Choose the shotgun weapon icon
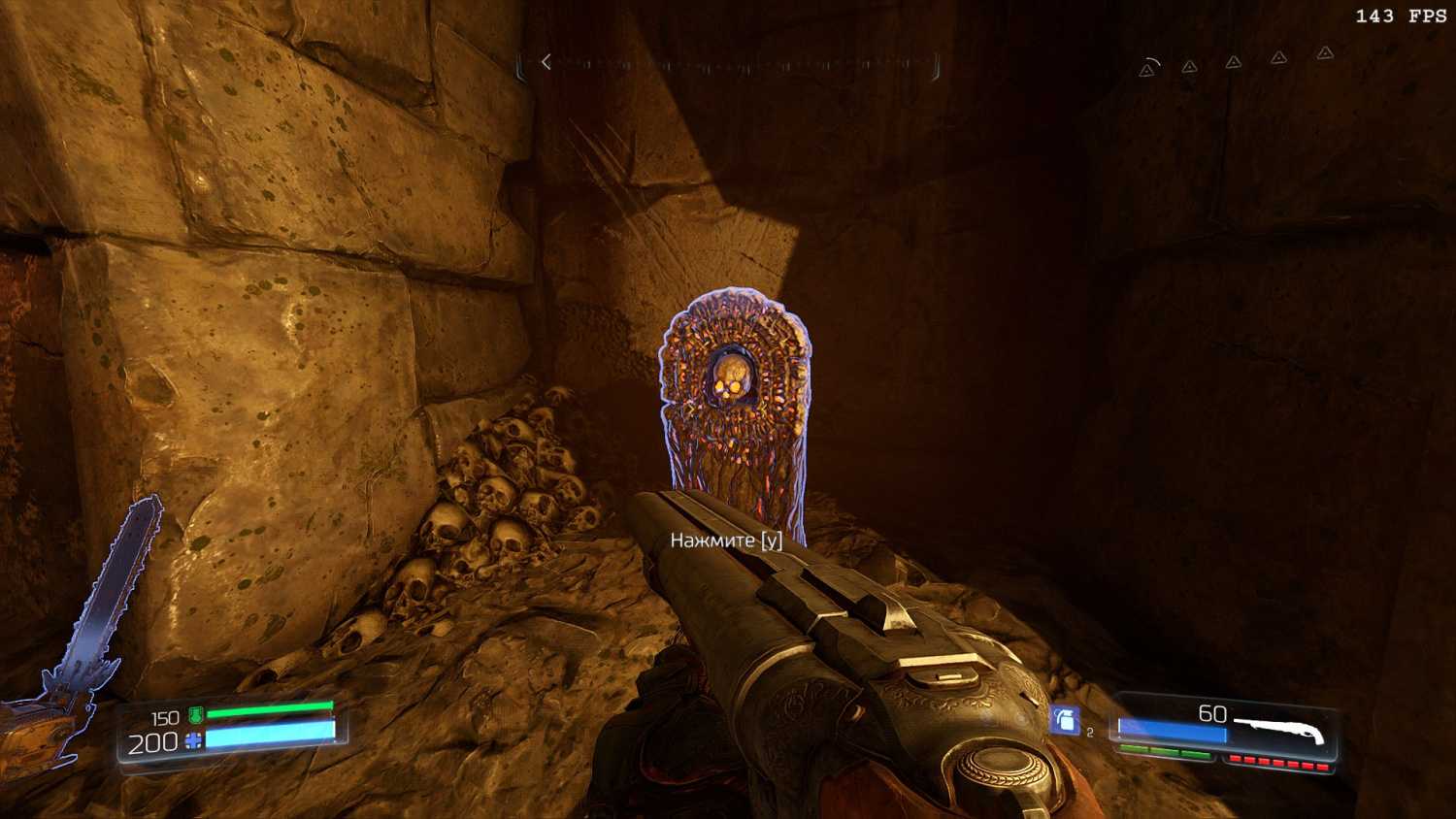Image resolution: width=1456 pixels, height=819 pixels. point(1280,730)
